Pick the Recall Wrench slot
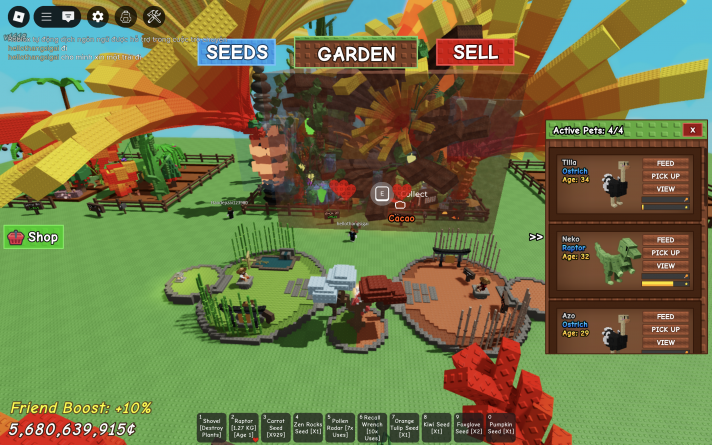The width and height of the screenshot is (712, 445). pos(372,428)
